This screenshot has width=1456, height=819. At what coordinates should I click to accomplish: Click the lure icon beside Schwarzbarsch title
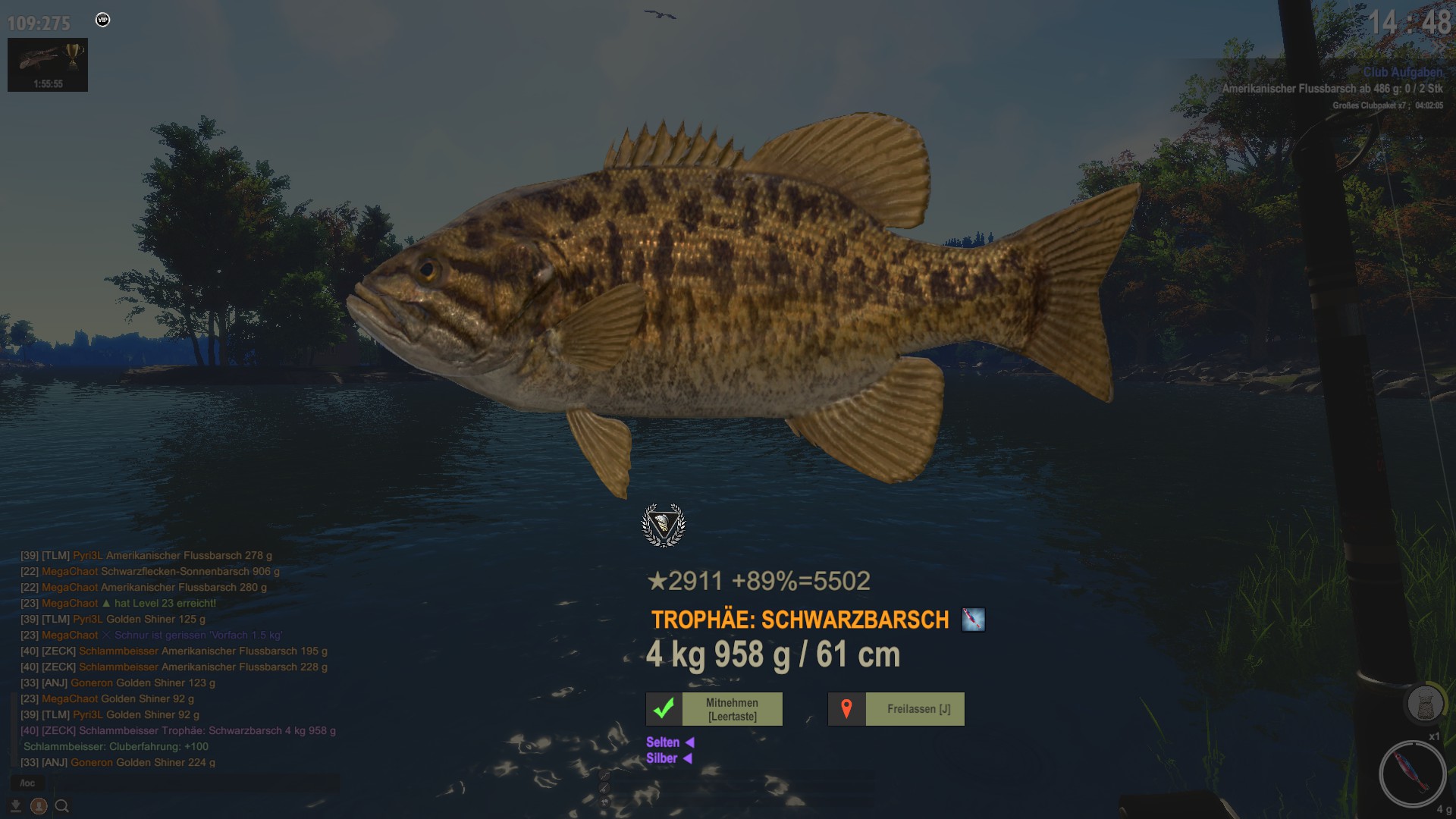point(973,620)
